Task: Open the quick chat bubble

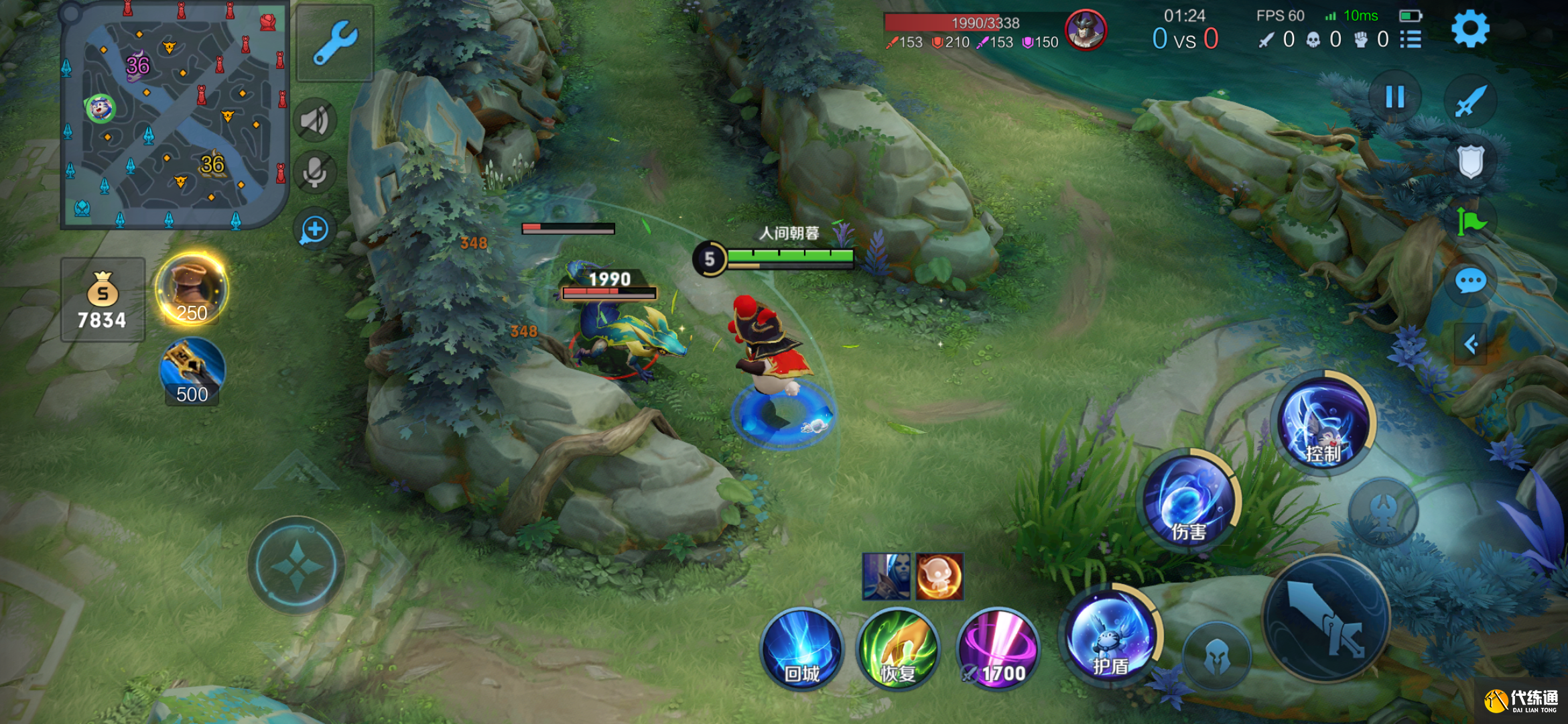Action: pos(1471,282)
